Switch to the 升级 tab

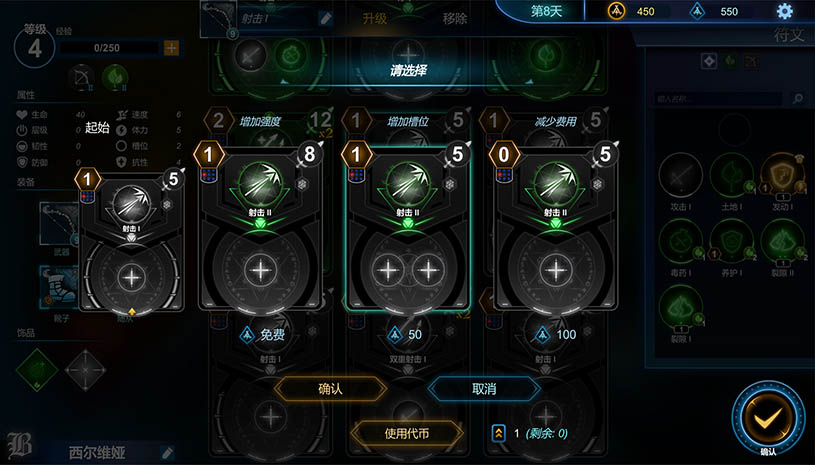point(375,18)
